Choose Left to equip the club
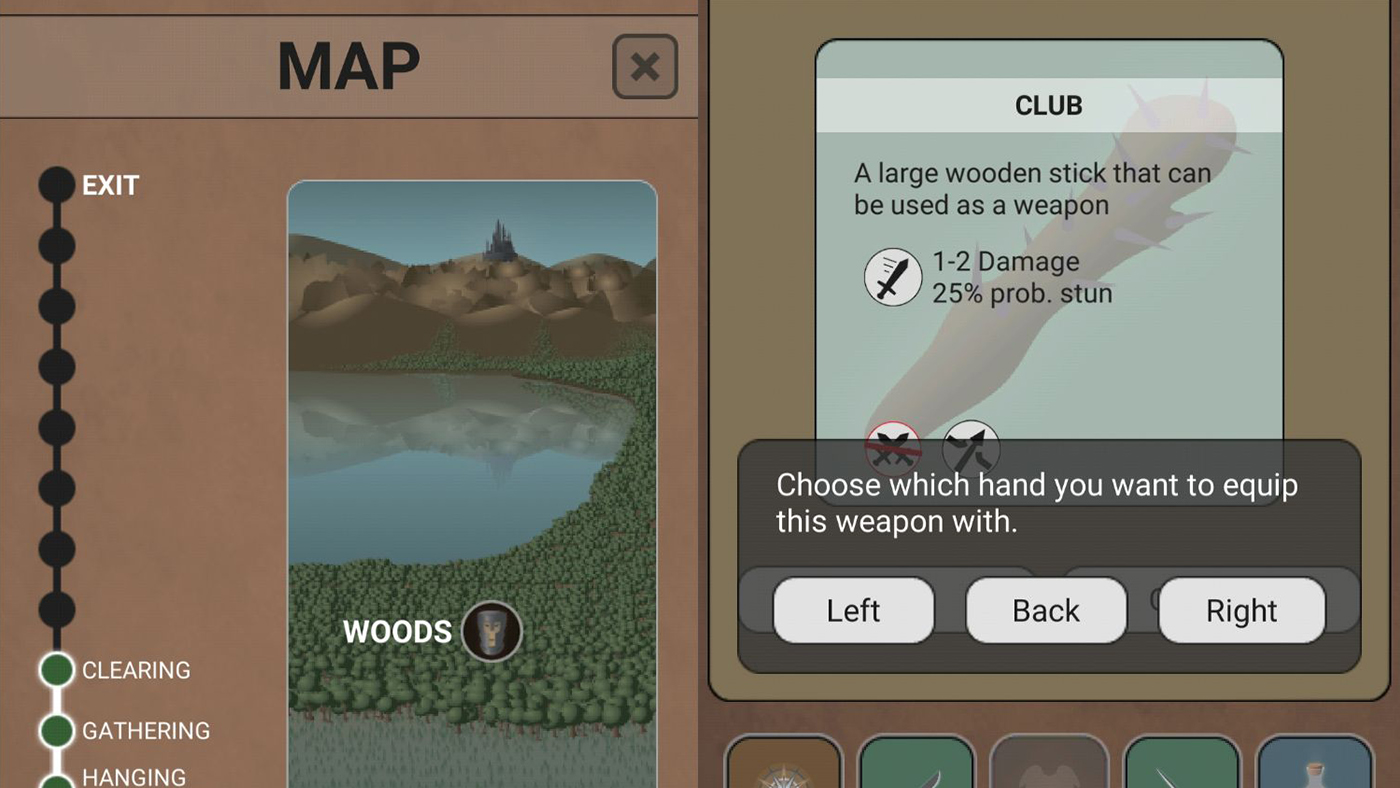This screenshot has width=1400, height=788. (x=853, y=610)
